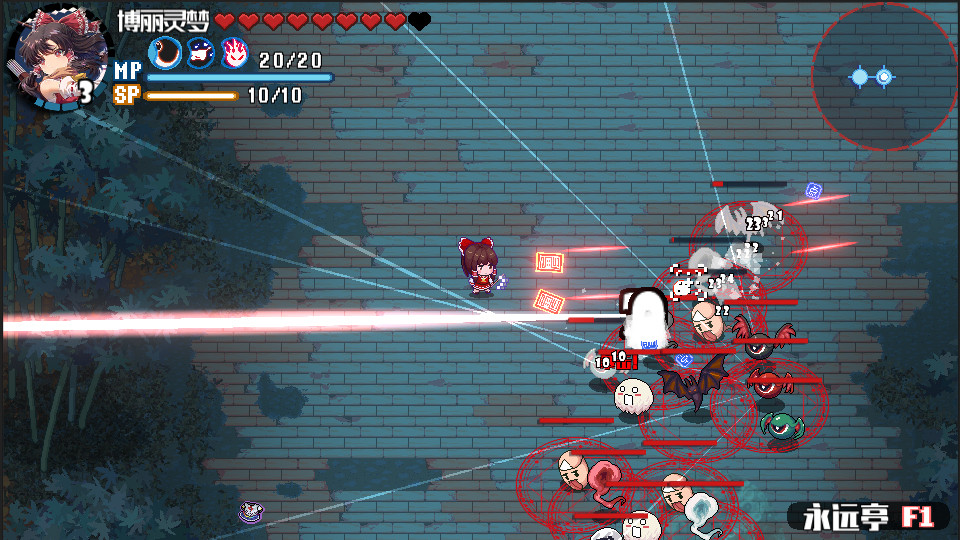Click the 永远亭 F1 floor label
The height and width of the screenshot is (540, 960).
pyautogui.click(x=866, y=516)
